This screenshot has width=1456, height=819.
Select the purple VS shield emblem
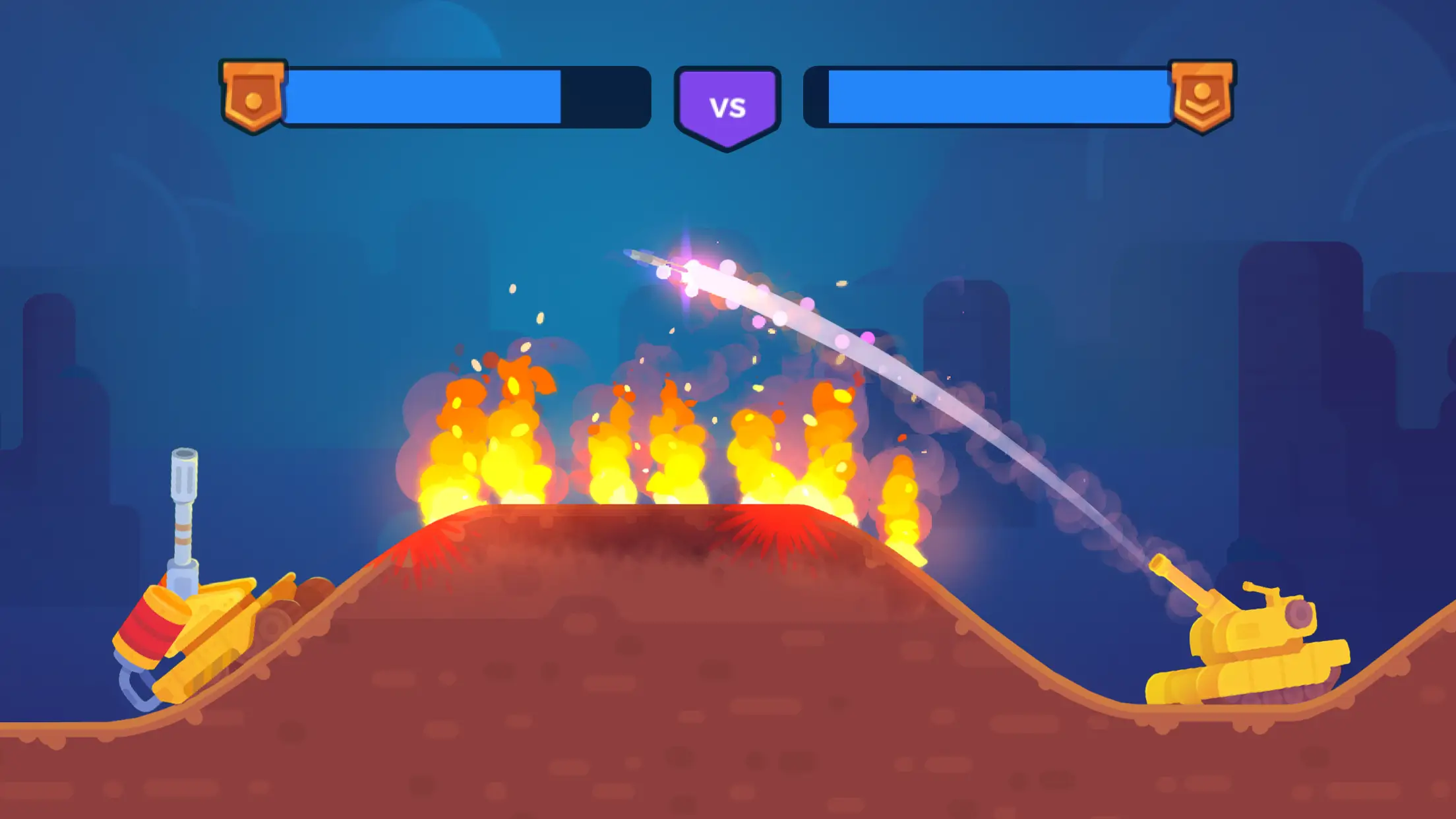tap(727, 107)
